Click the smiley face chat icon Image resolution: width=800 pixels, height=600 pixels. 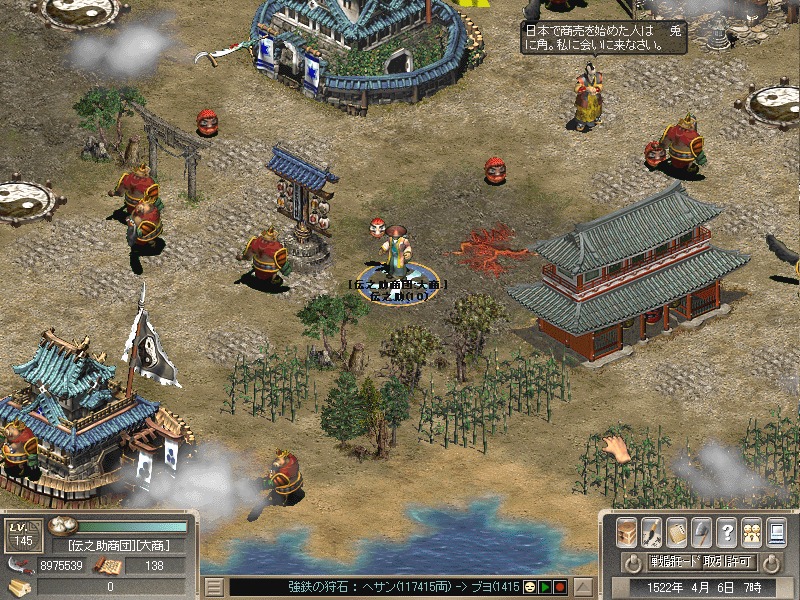click(531, 587)
